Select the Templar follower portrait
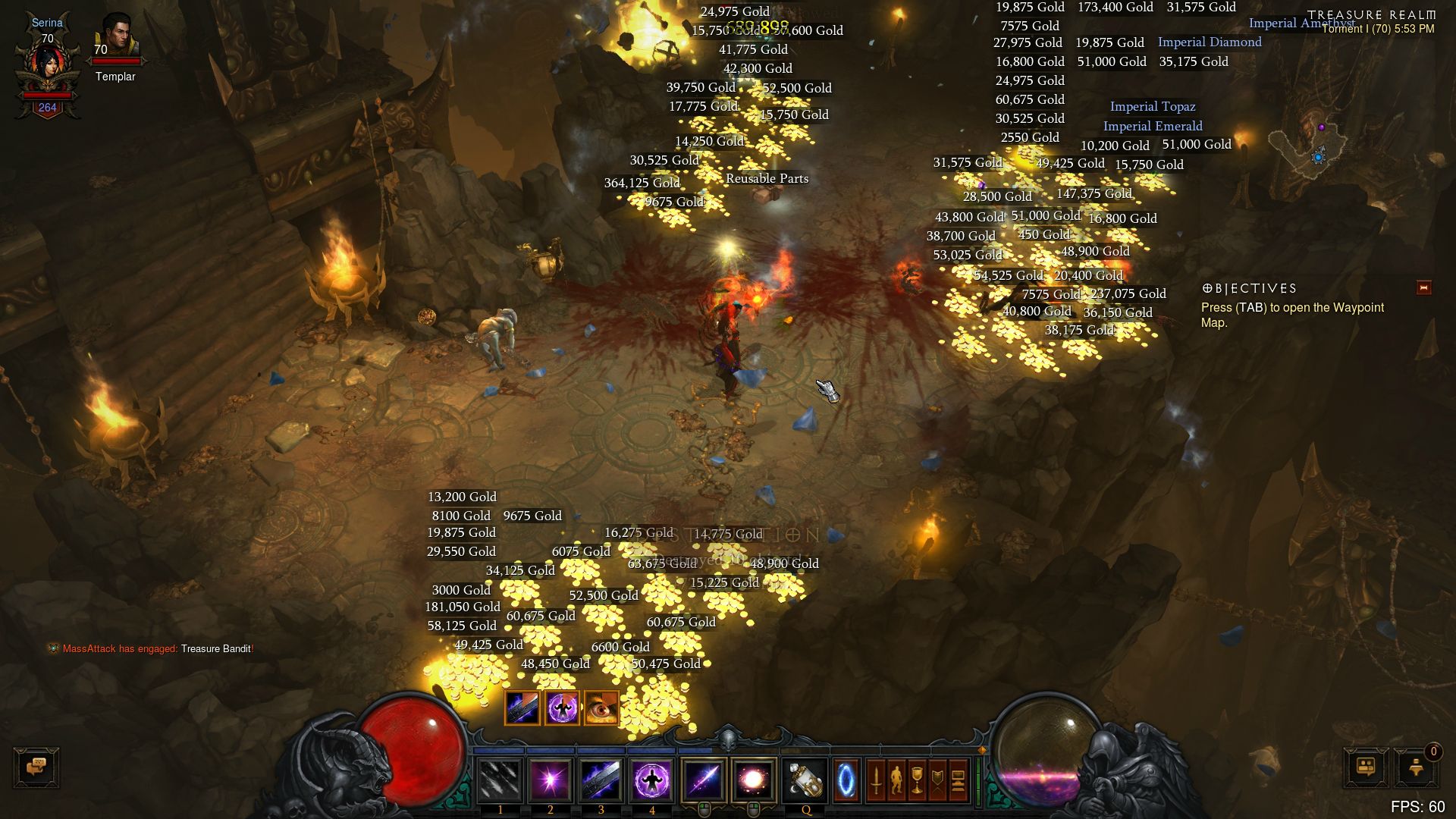This screenshot has width=1456, height=819. [115, 39]
